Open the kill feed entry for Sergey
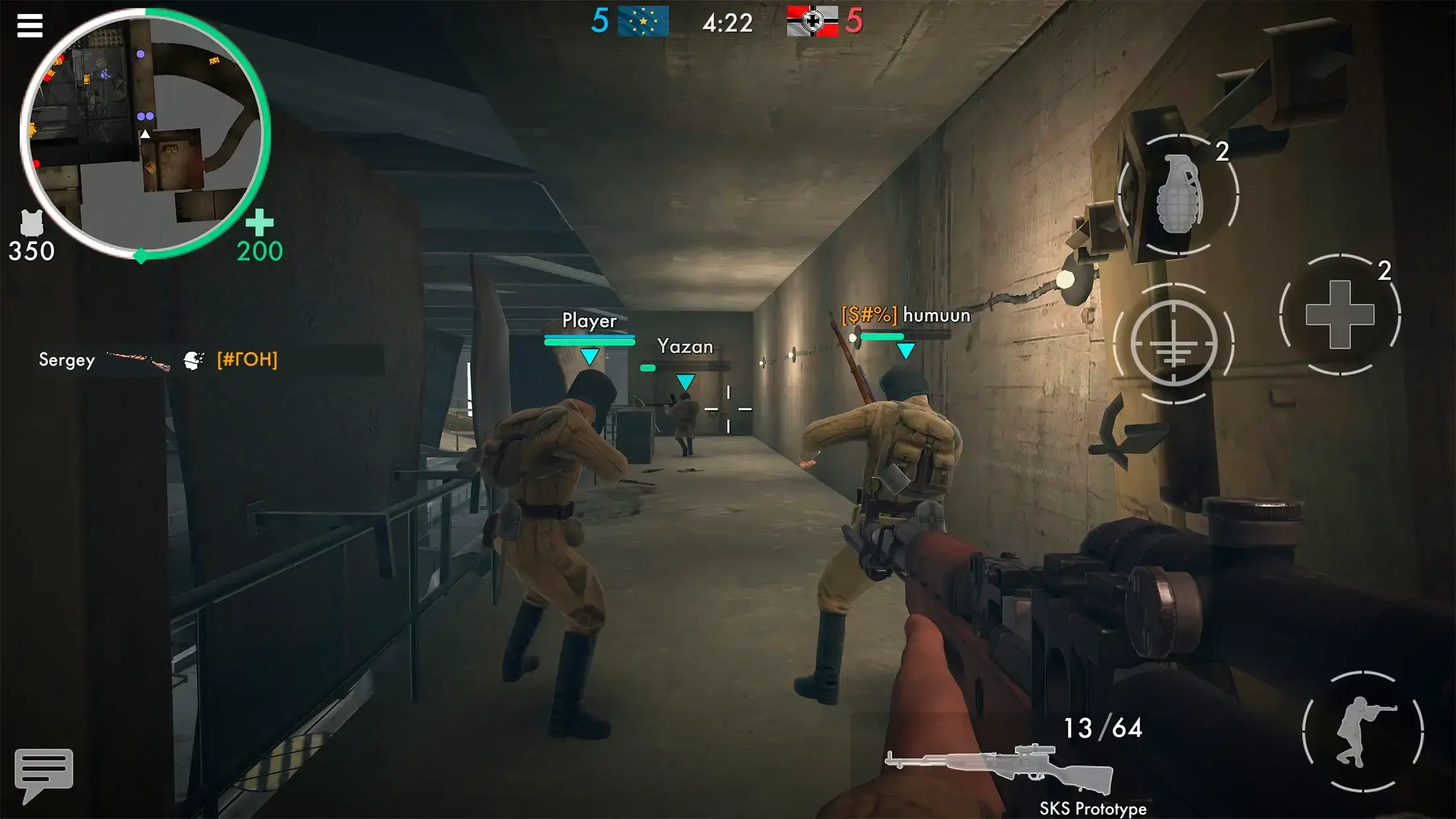This screenshot has width=1456, height=819. click(x=157, y=360)
